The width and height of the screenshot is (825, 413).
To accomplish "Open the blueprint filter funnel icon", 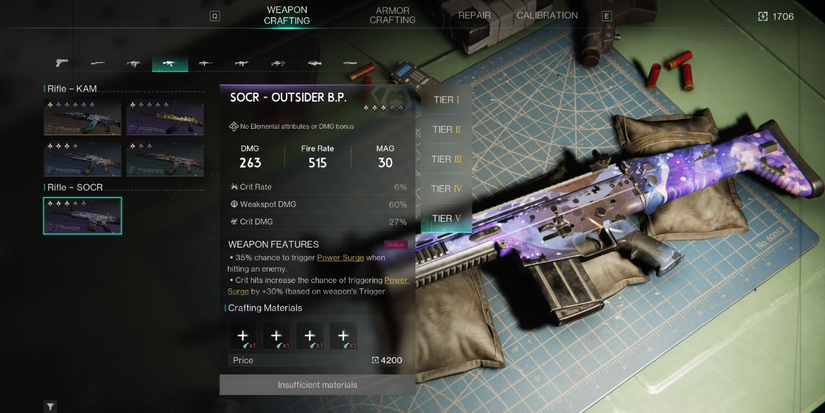I will click(50, 407).
